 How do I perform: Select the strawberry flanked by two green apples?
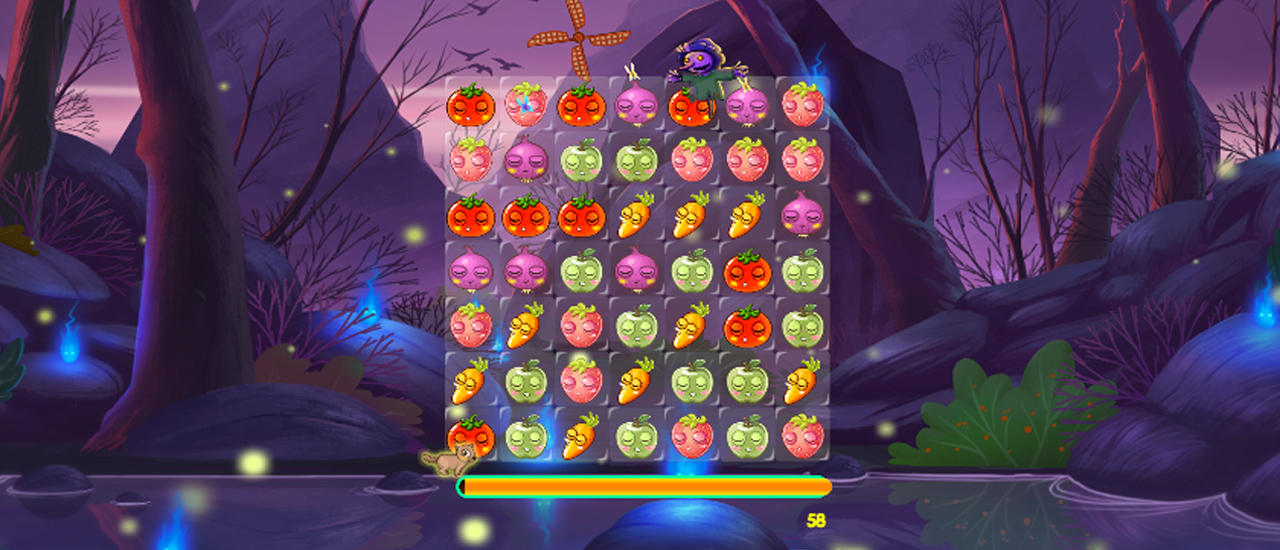coord(692,435)
